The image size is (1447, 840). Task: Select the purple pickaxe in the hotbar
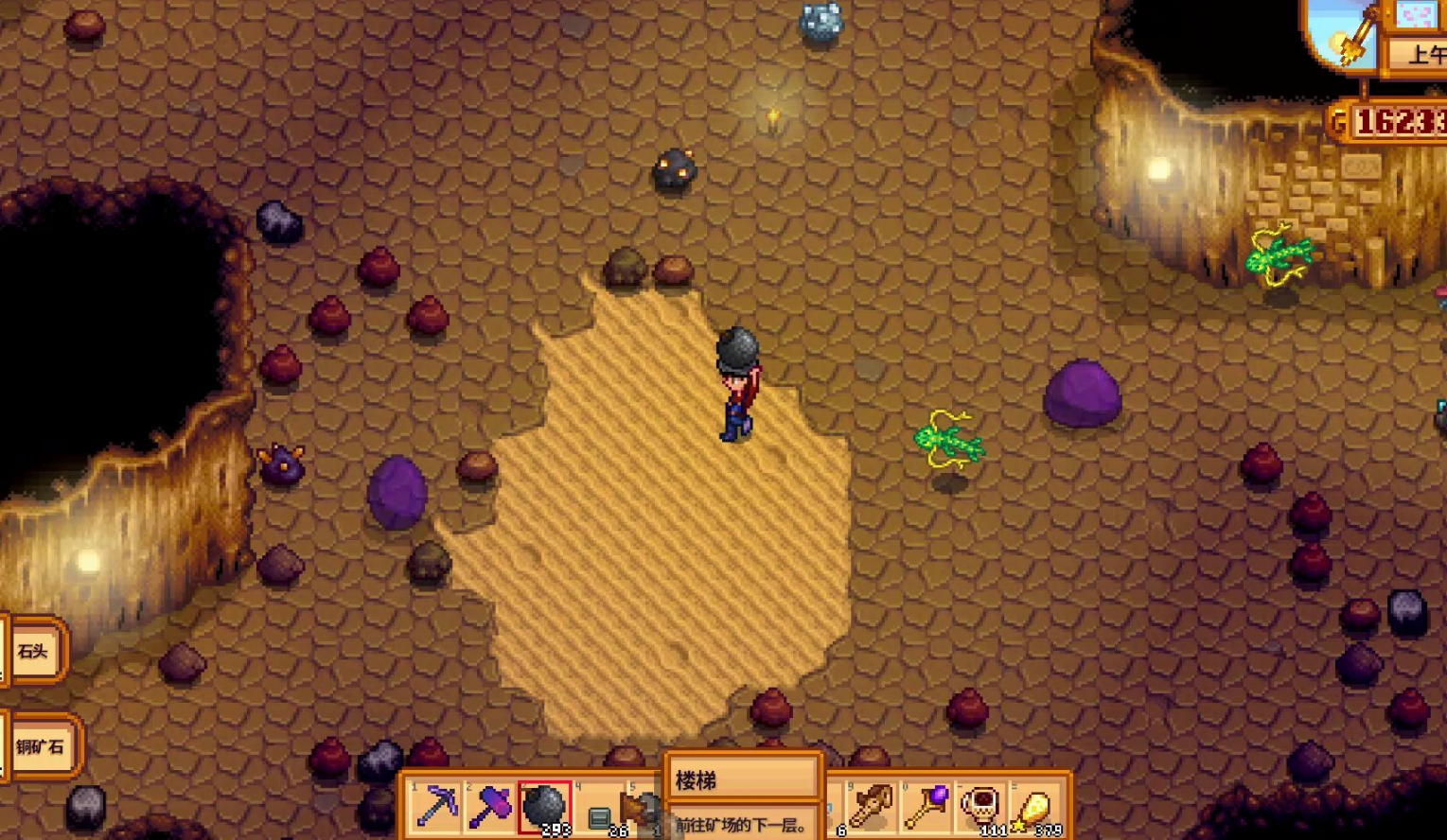coord(437,806)
